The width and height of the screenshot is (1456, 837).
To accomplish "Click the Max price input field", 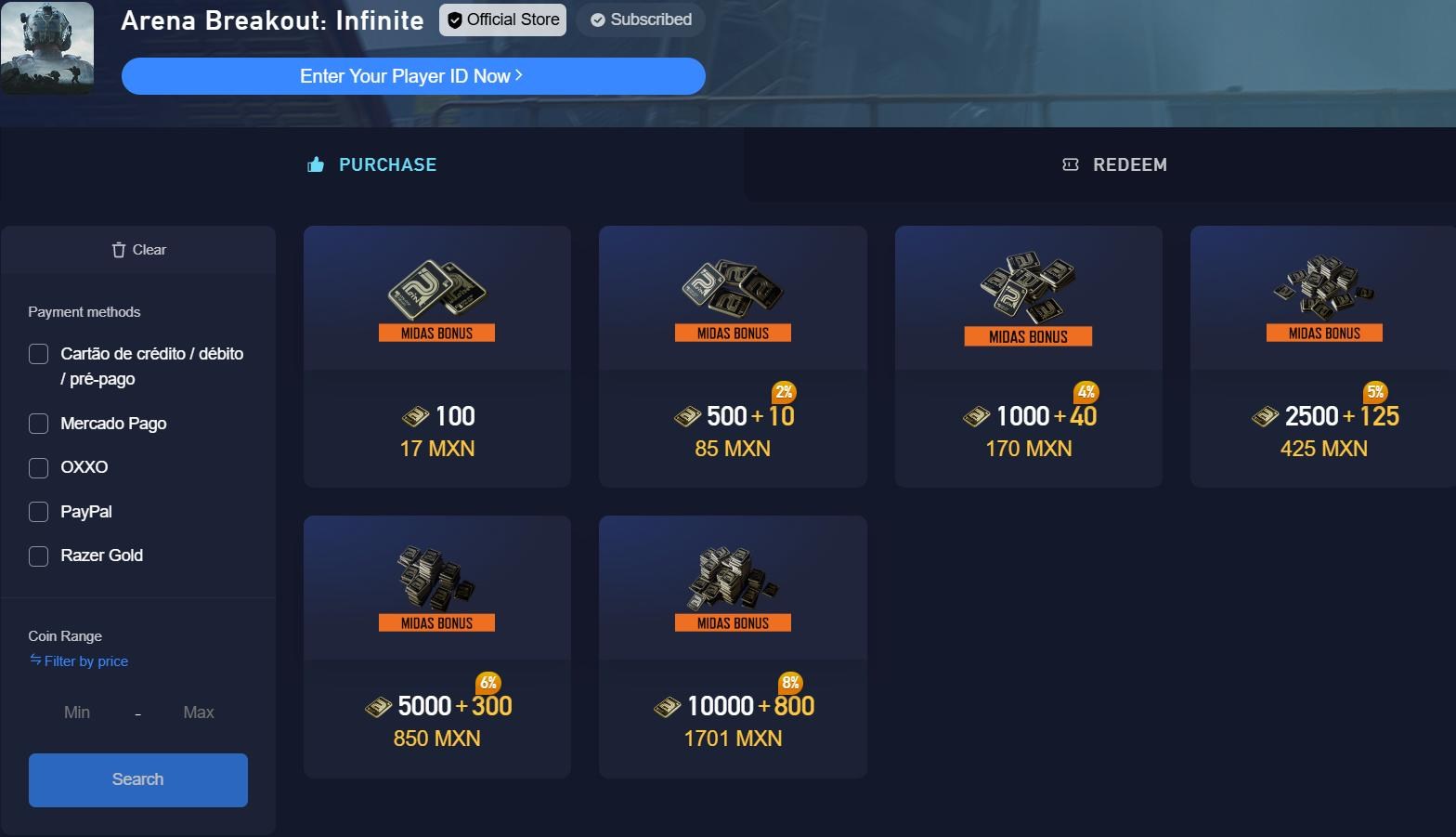I will coord(197,713).
